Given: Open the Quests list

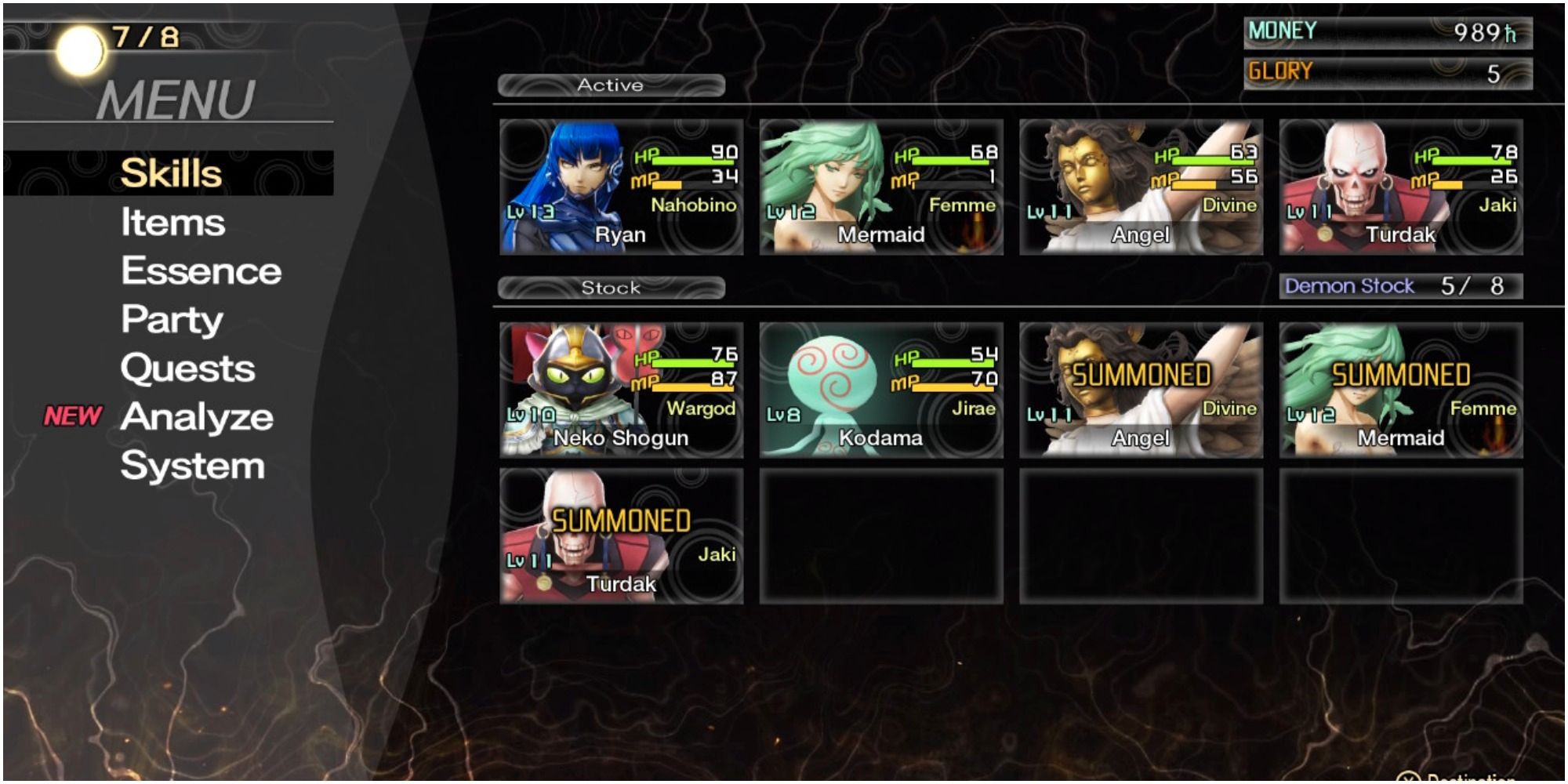Looking at the screenshot, I should pyautogui.click(x=187, y=368).
